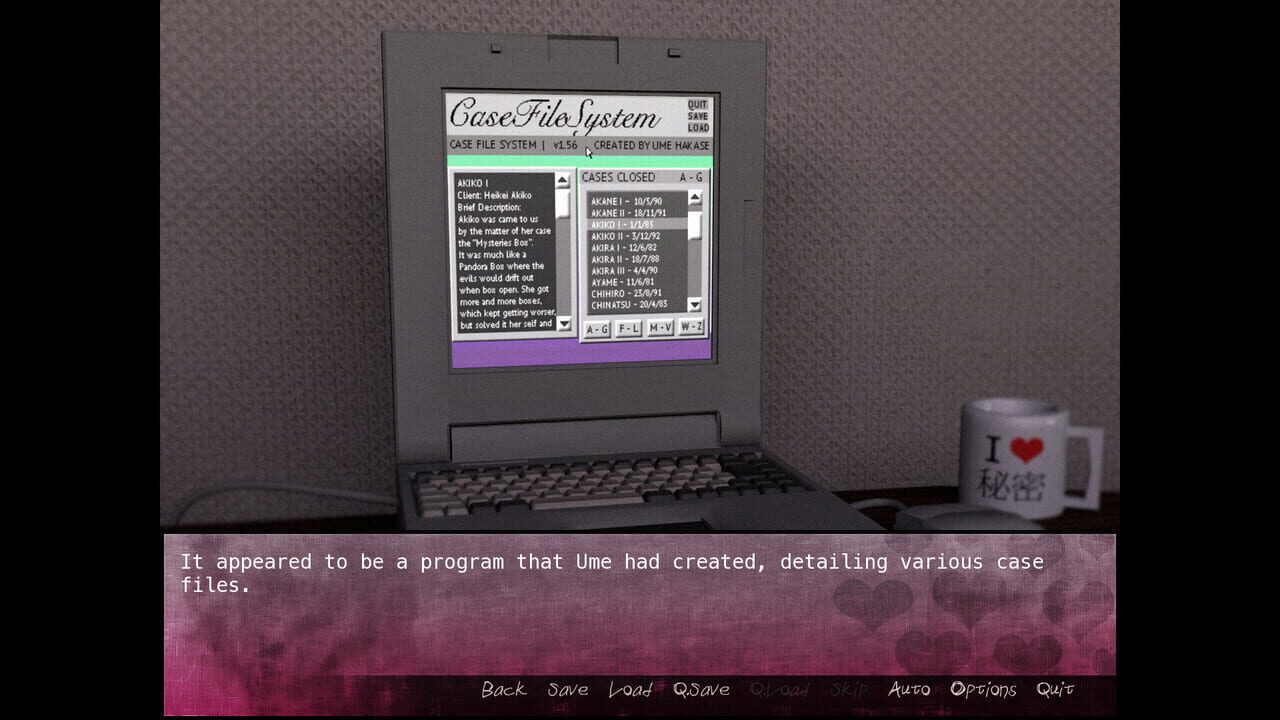This screenshot has width=1280, height=720.
Task: Click LOAD in the Case File System header
Action: pyautogui.click(x=697, y=127)
